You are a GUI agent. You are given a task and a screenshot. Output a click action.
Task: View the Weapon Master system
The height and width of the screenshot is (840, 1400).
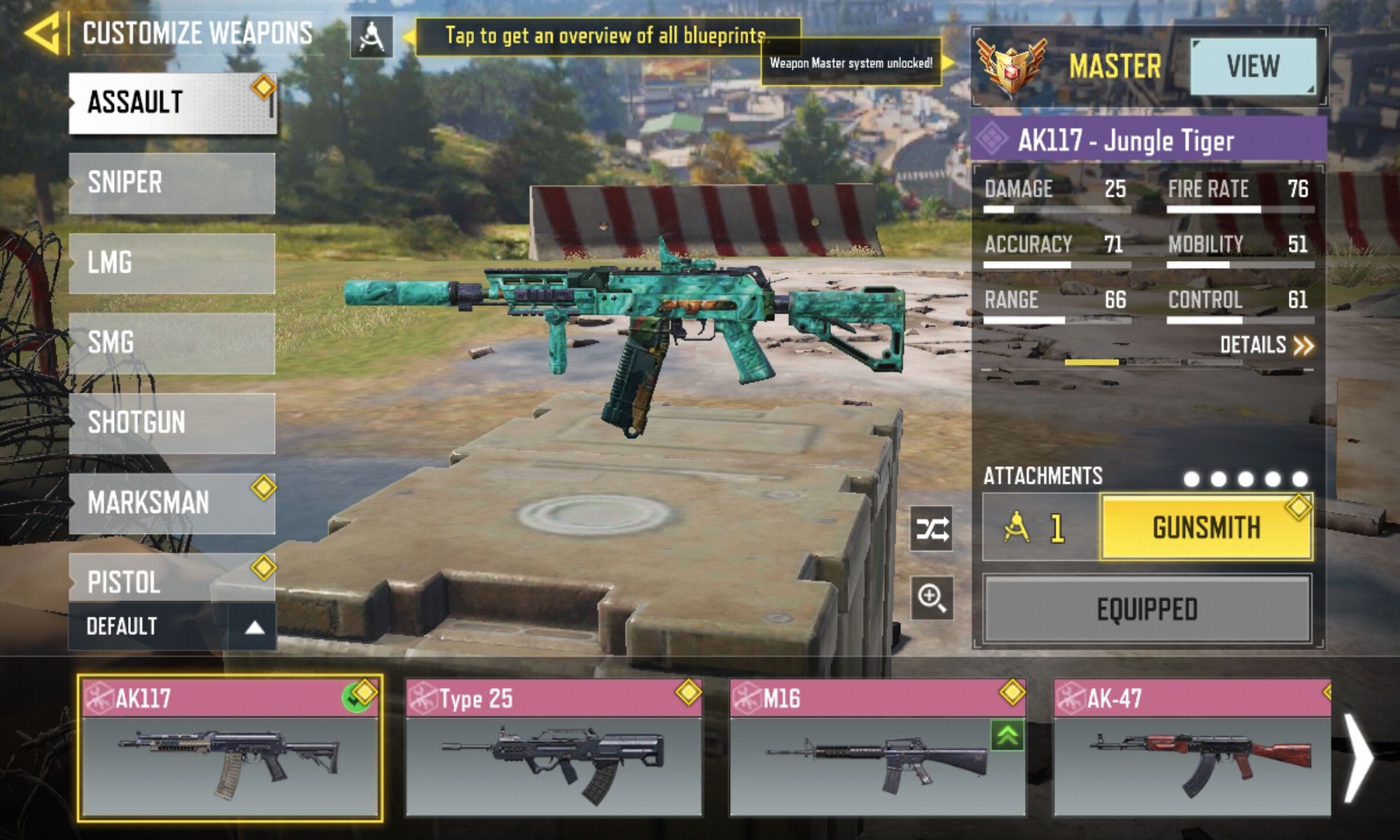pos(1252,66)
